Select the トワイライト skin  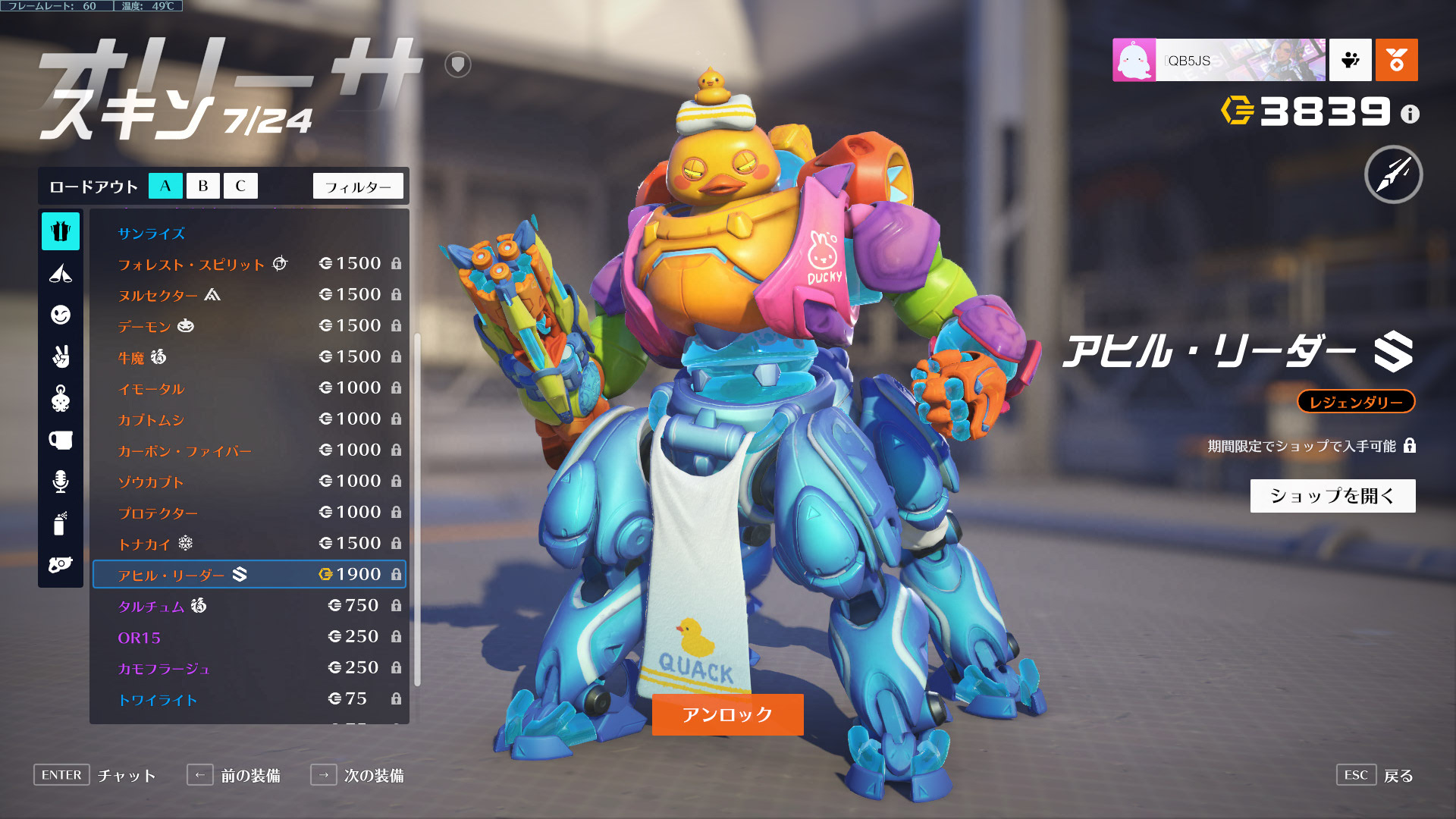click(x=158, y=699)
